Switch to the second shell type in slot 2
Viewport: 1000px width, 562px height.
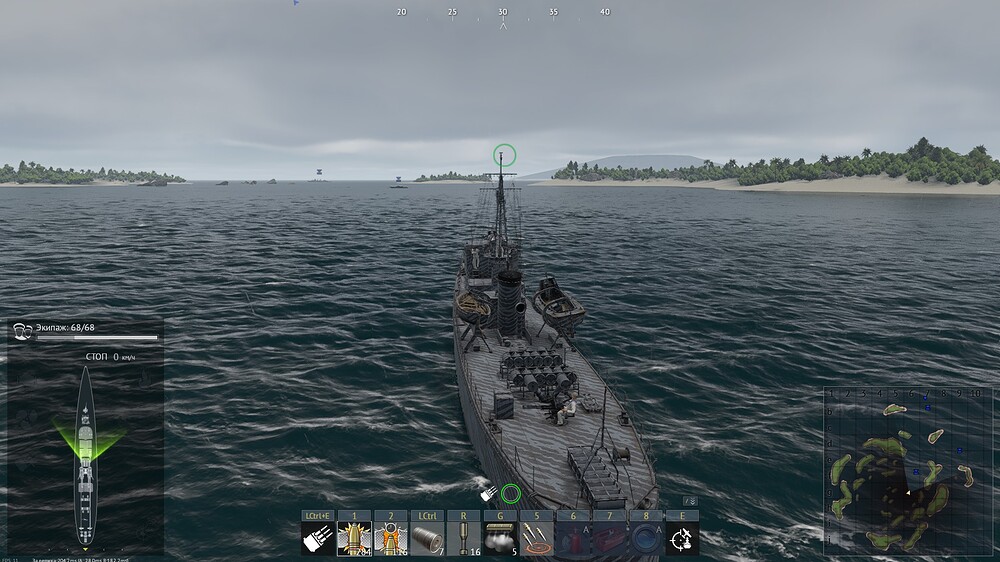390,538
